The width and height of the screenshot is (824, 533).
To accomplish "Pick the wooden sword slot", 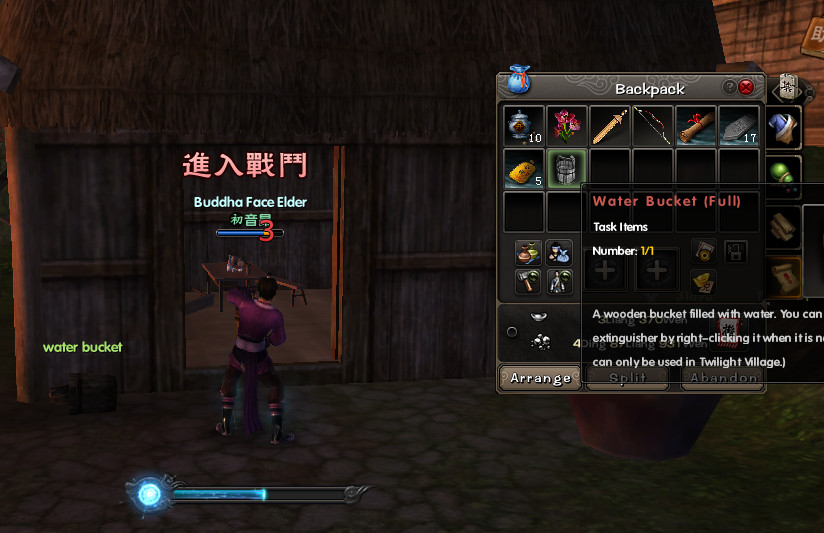I will 610,127.
